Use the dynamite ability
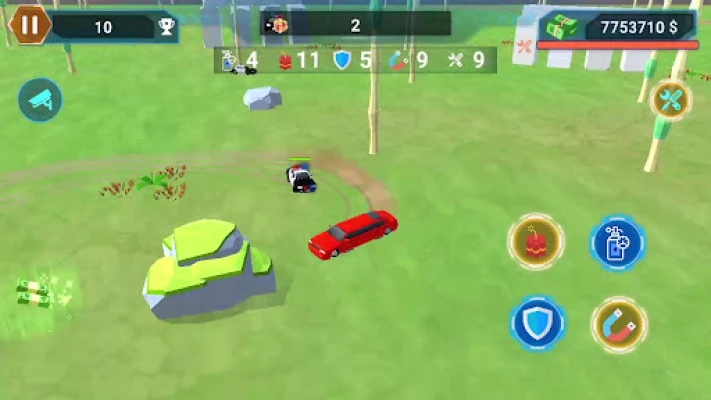 coord(536,241)
